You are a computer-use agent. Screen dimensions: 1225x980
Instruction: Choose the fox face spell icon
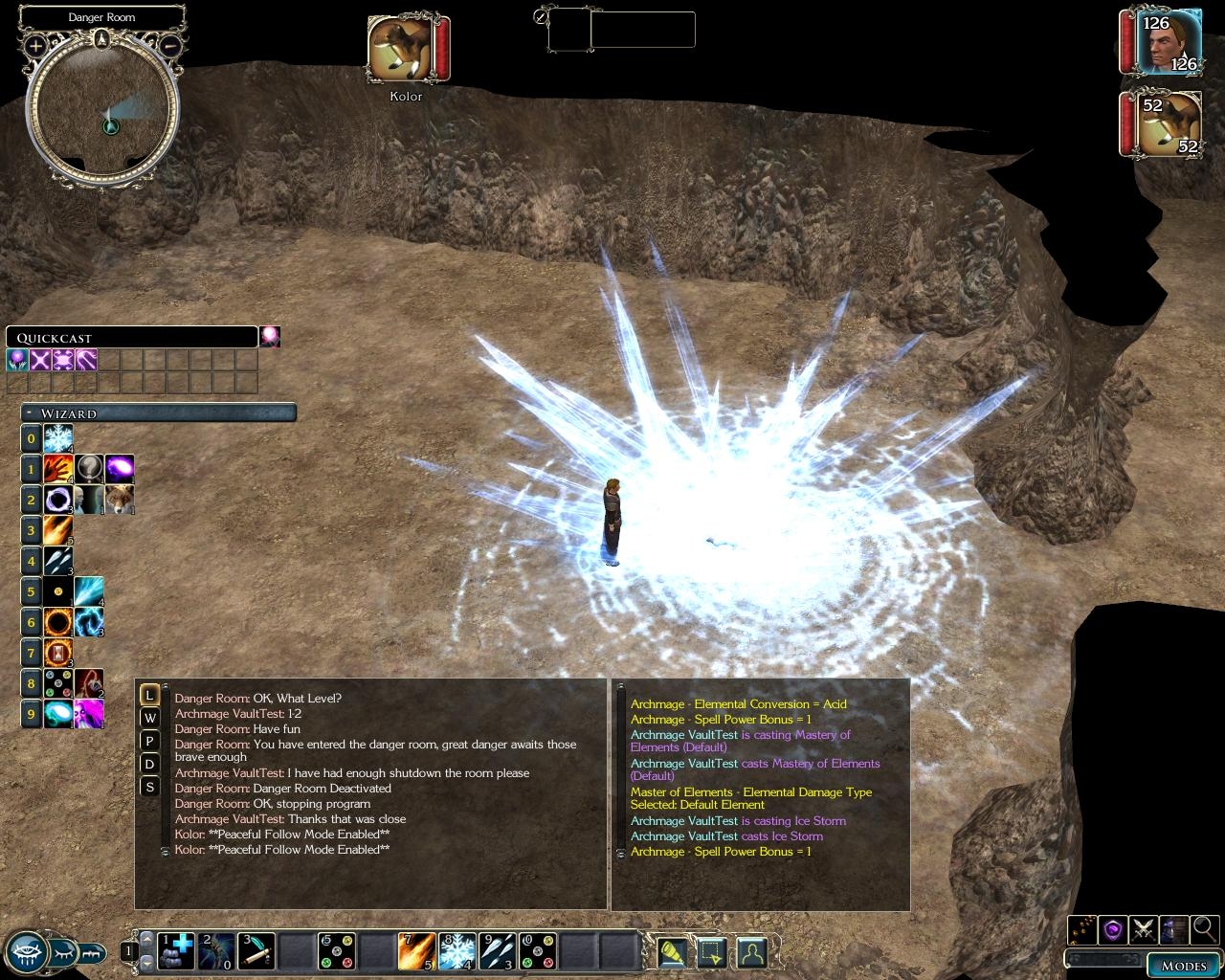pos(120,500)
